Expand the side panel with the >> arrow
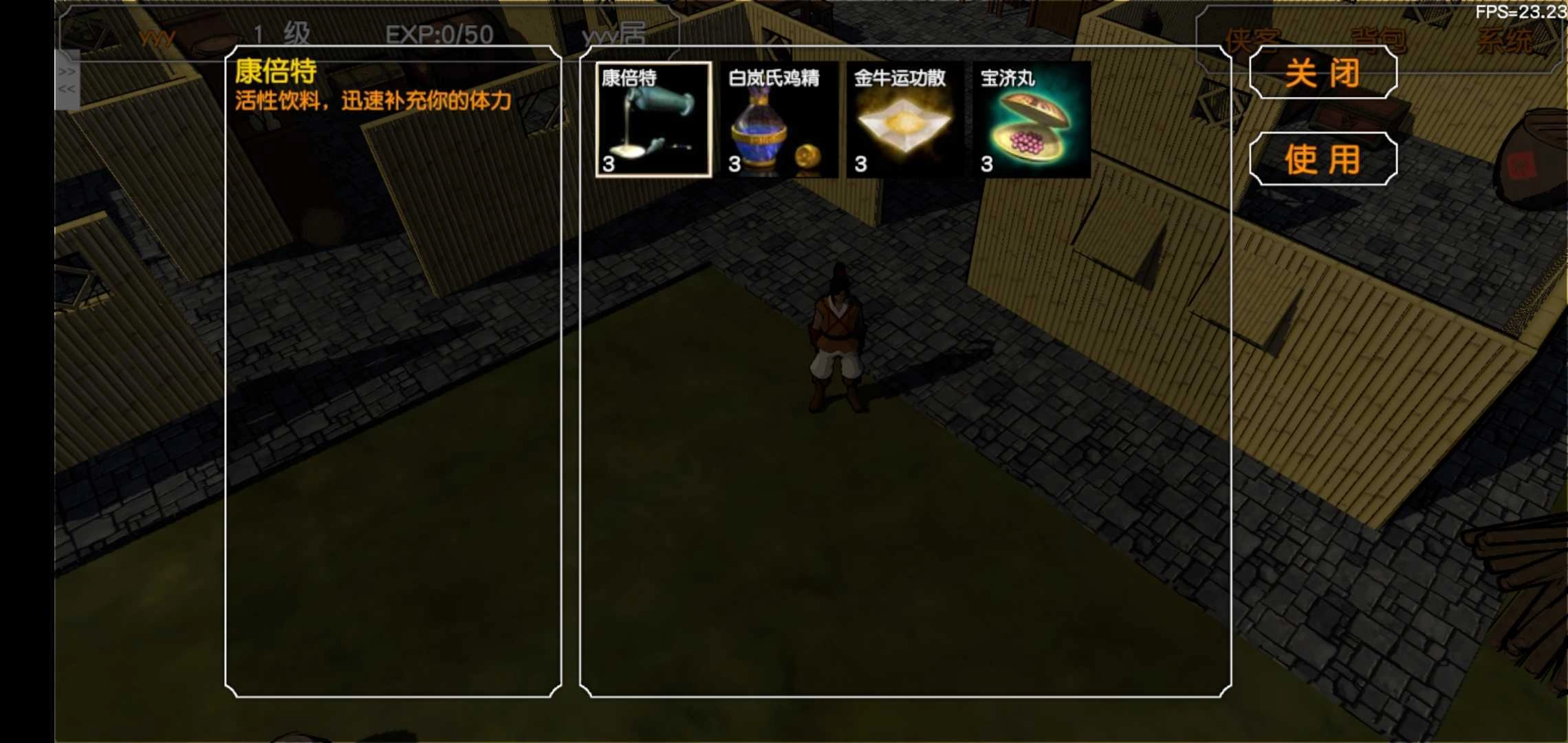This screenshot has height=743, width=1568. pos(68,71)
